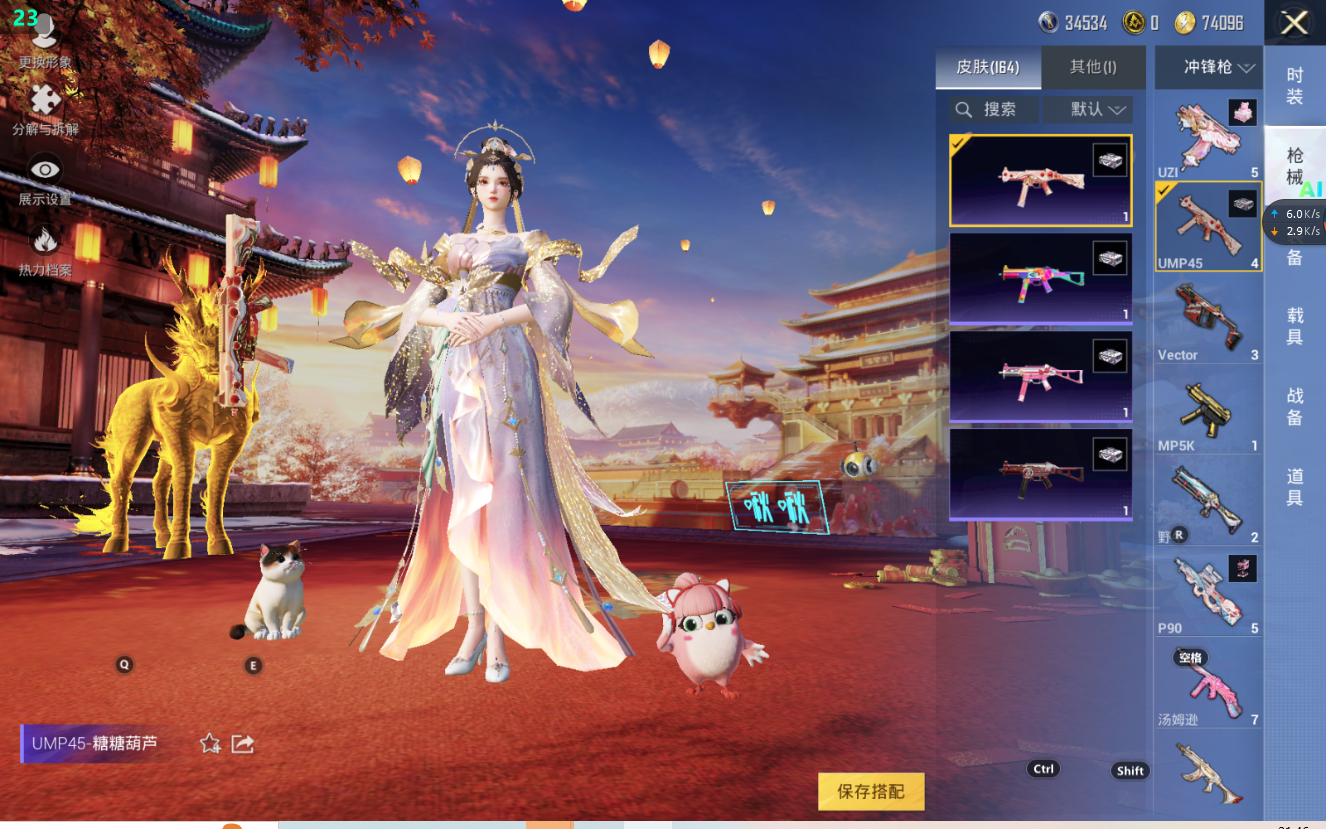1326x829 pixels.
Task: Open the 冲锋枪 weapon type dropdown
Action: coord(1208,67)
